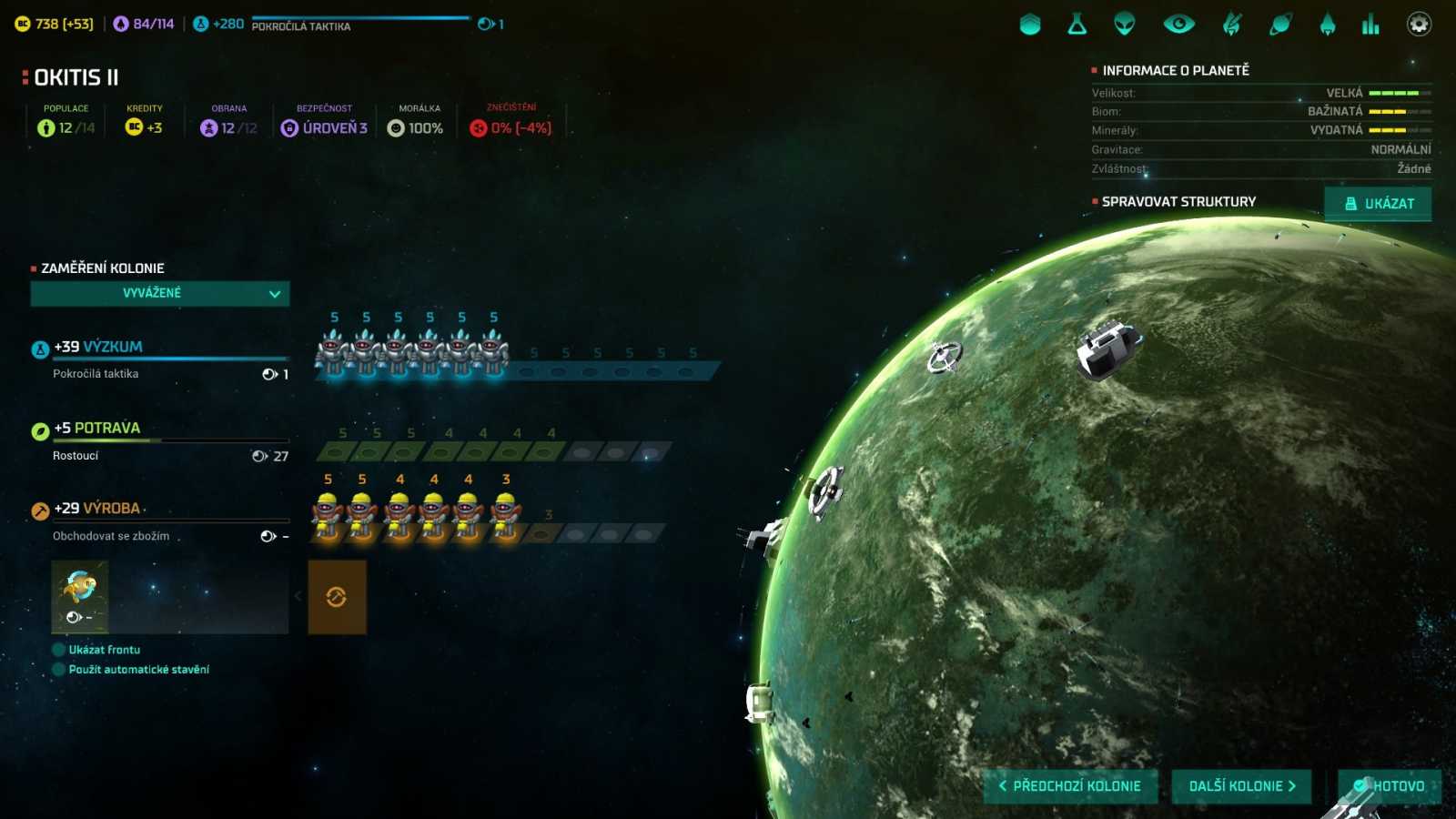Enable Použít automatické stavění option

point(59,670)
